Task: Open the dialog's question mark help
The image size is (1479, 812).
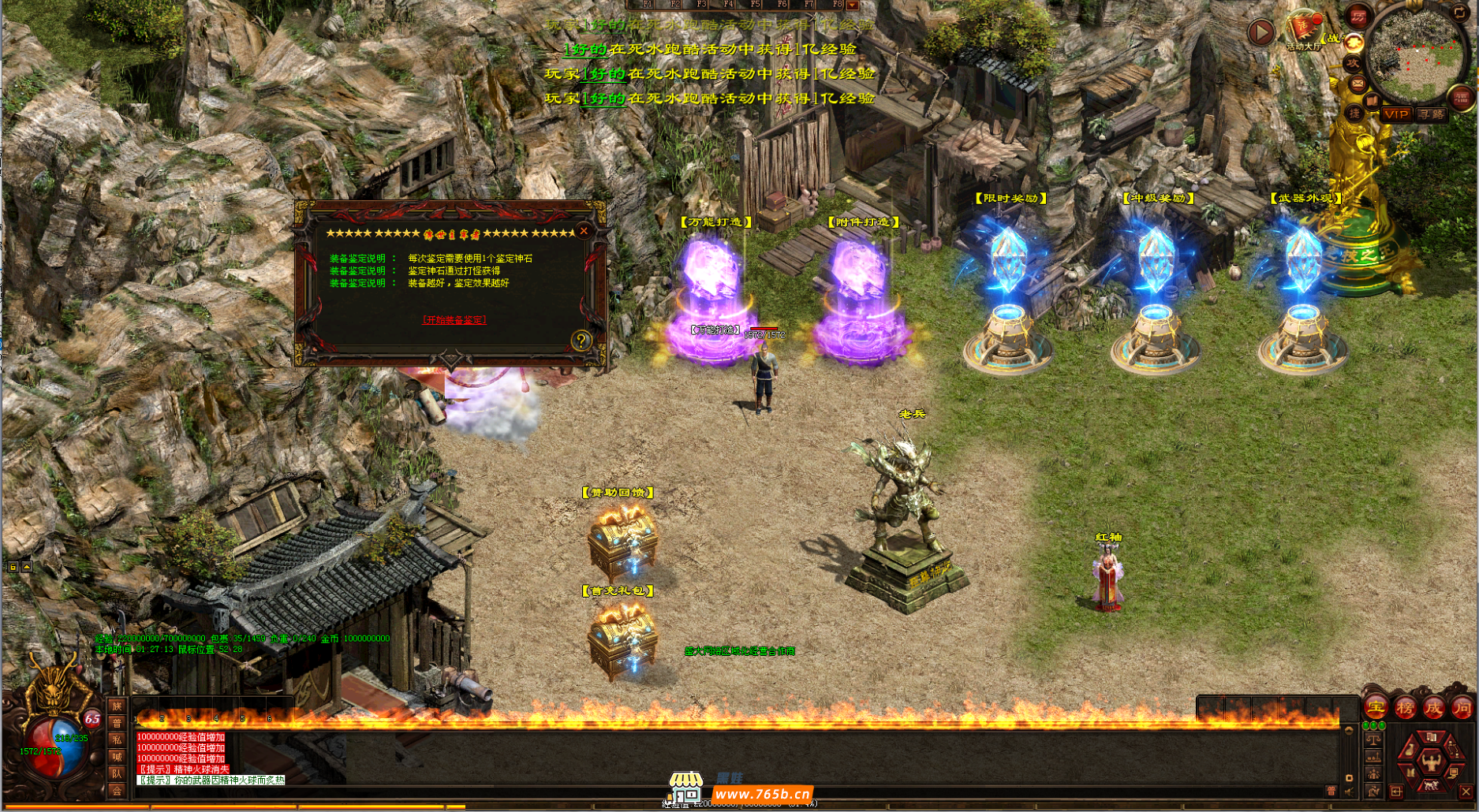Action: 581,341
